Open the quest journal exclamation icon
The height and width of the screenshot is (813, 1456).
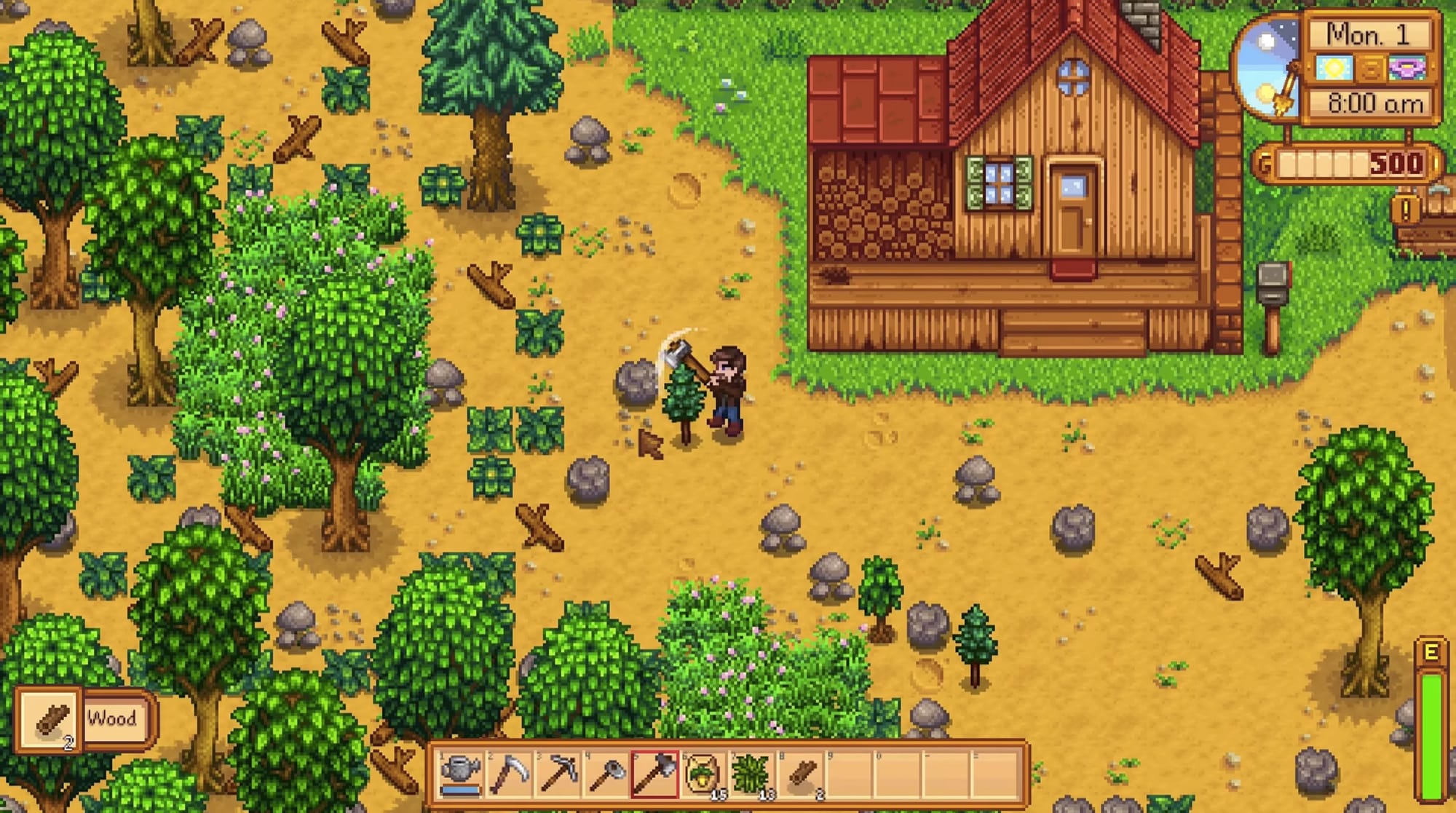[x=1405, y=210]
